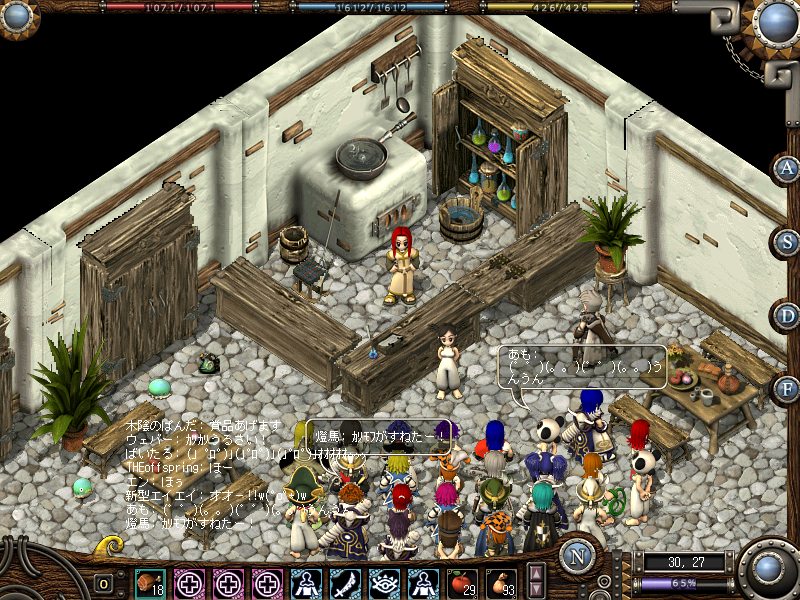Use the orange pouch item with 93
The height and width of the screenshot is (600, 800).
500,583
